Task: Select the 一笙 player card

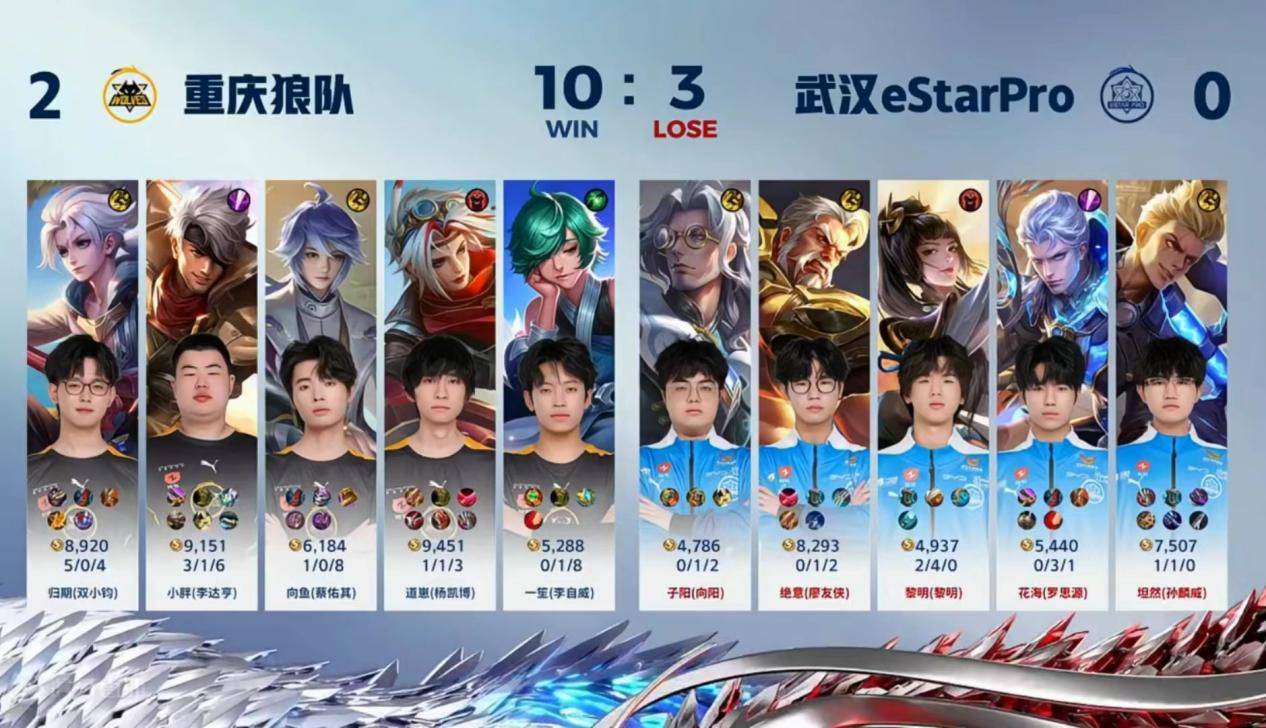Action: 559,395
